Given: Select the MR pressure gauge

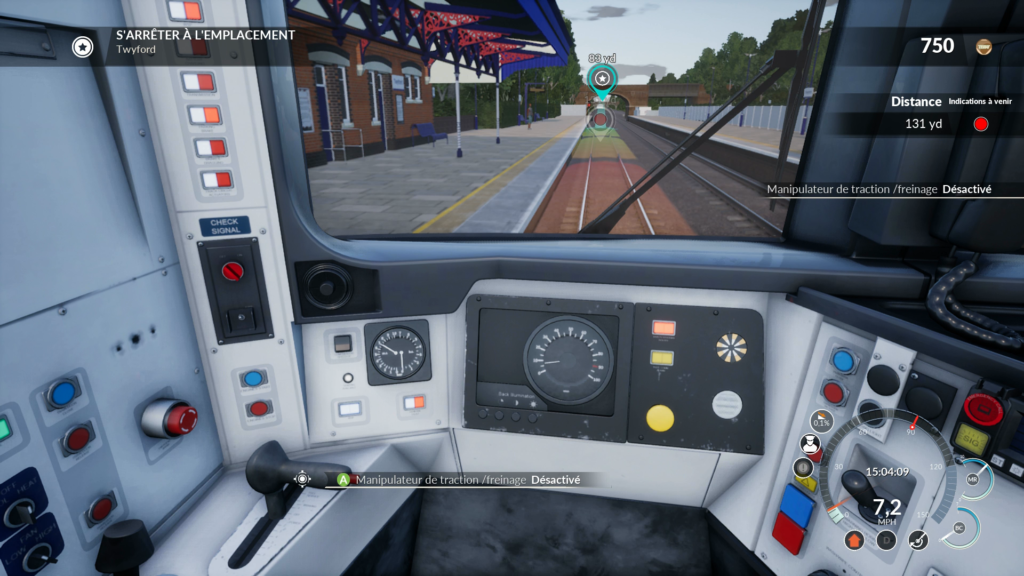Looking at the screenshot, I should click(973, 479).
